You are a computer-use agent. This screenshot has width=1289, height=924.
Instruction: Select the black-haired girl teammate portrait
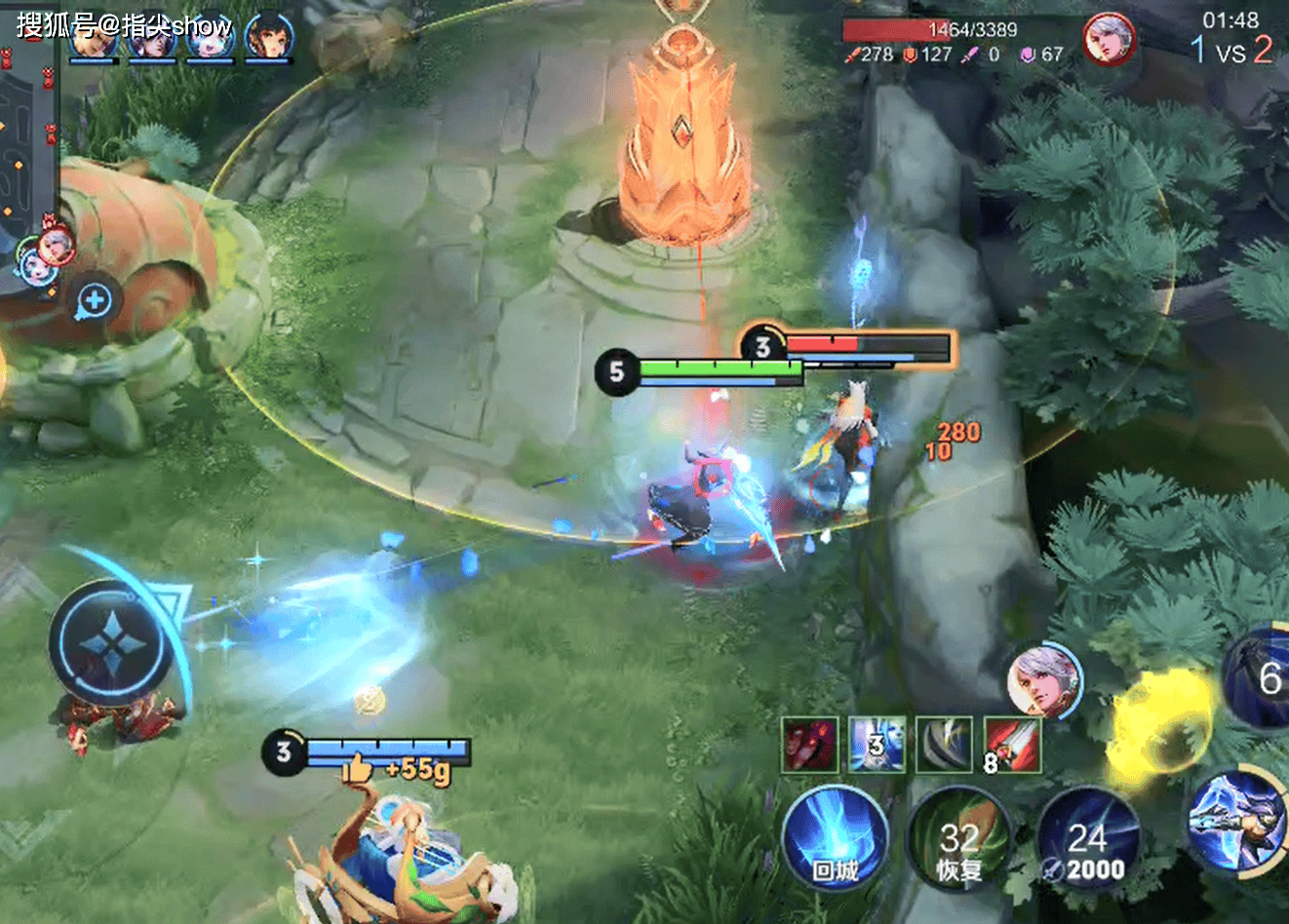coord(266,37)
